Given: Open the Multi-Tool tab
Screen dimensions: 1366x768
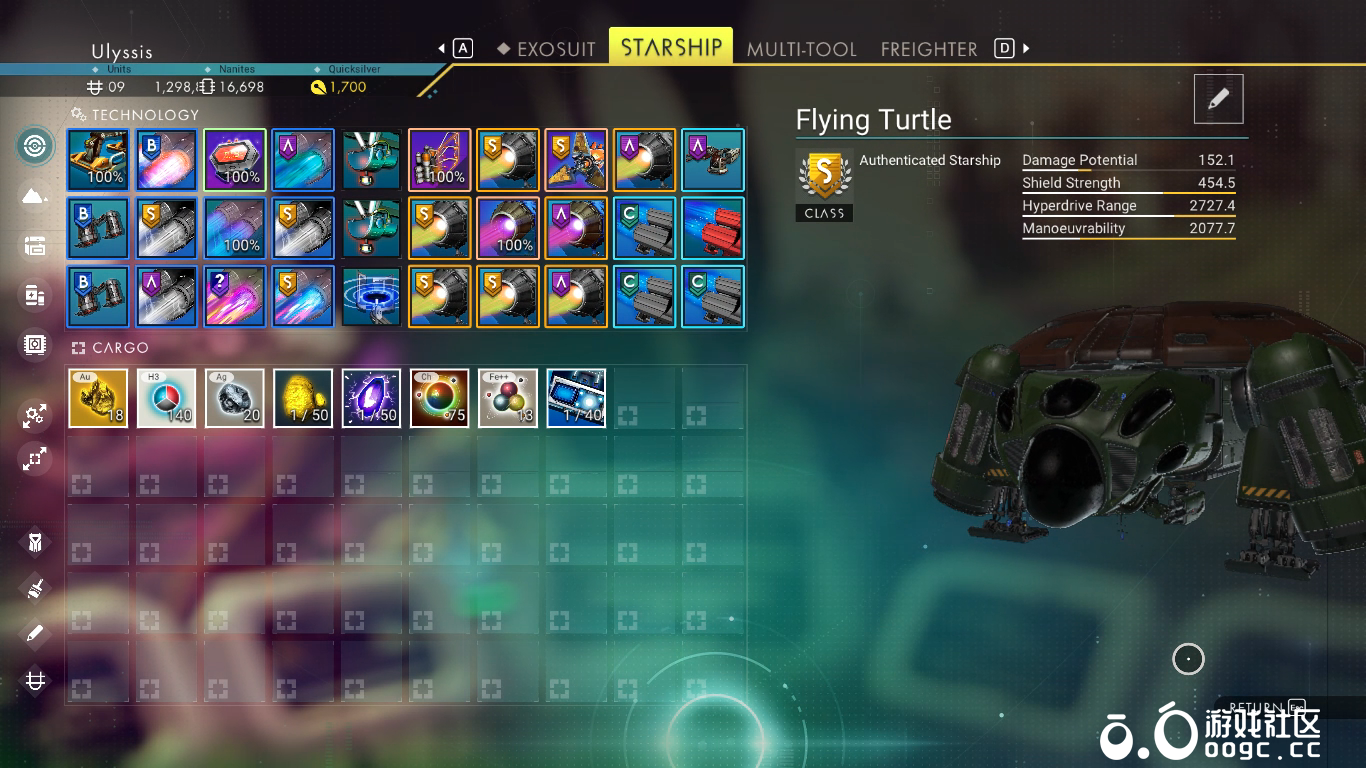Looking at the screenshot, I should [x=801, y=49].
